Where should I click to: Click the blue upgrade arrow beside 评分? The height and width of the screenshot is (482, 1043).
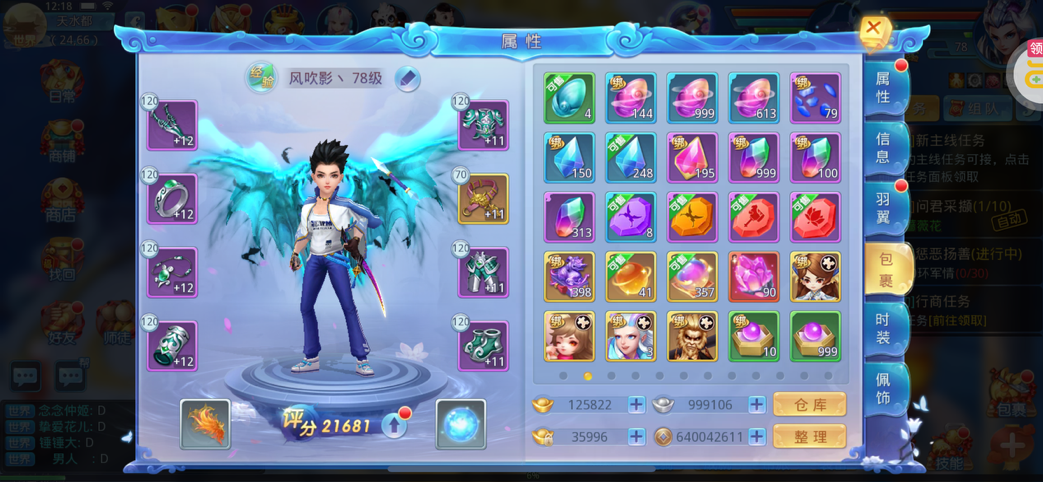click(x=395, y=426)
